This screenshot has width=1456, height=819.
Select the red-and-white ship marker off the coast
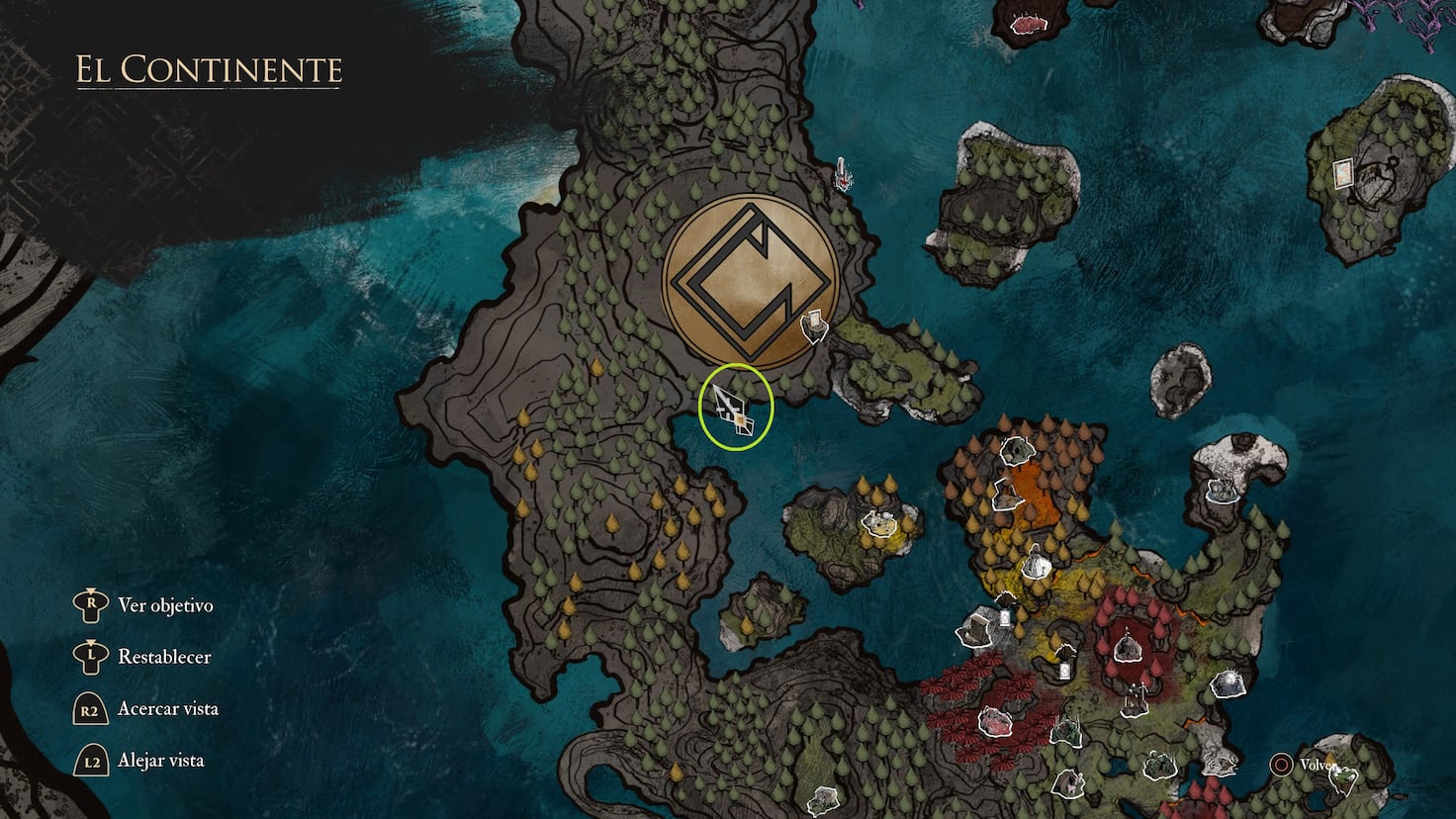click(843, 175)
